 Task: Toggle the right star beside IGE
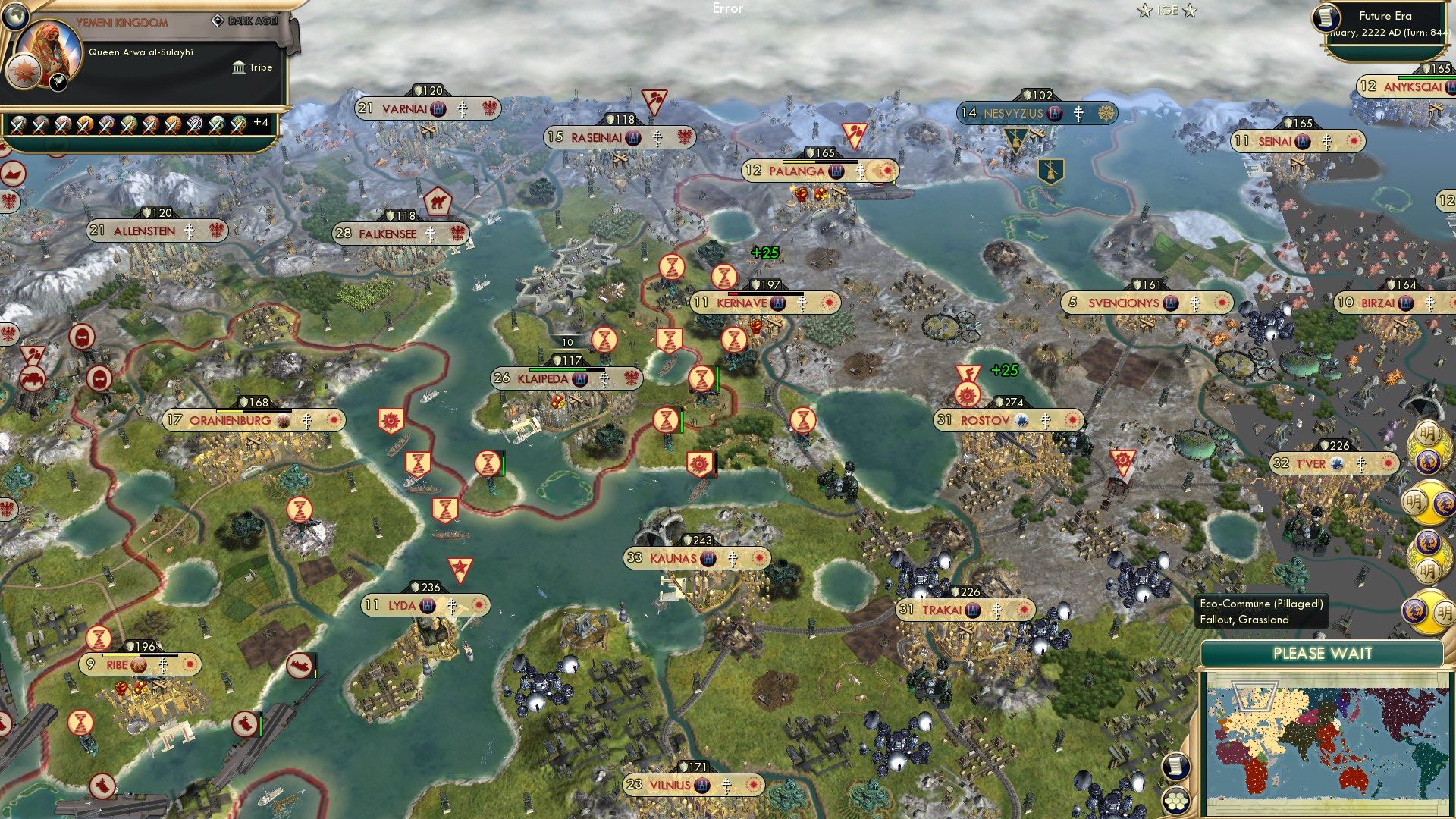[1191, 10]
